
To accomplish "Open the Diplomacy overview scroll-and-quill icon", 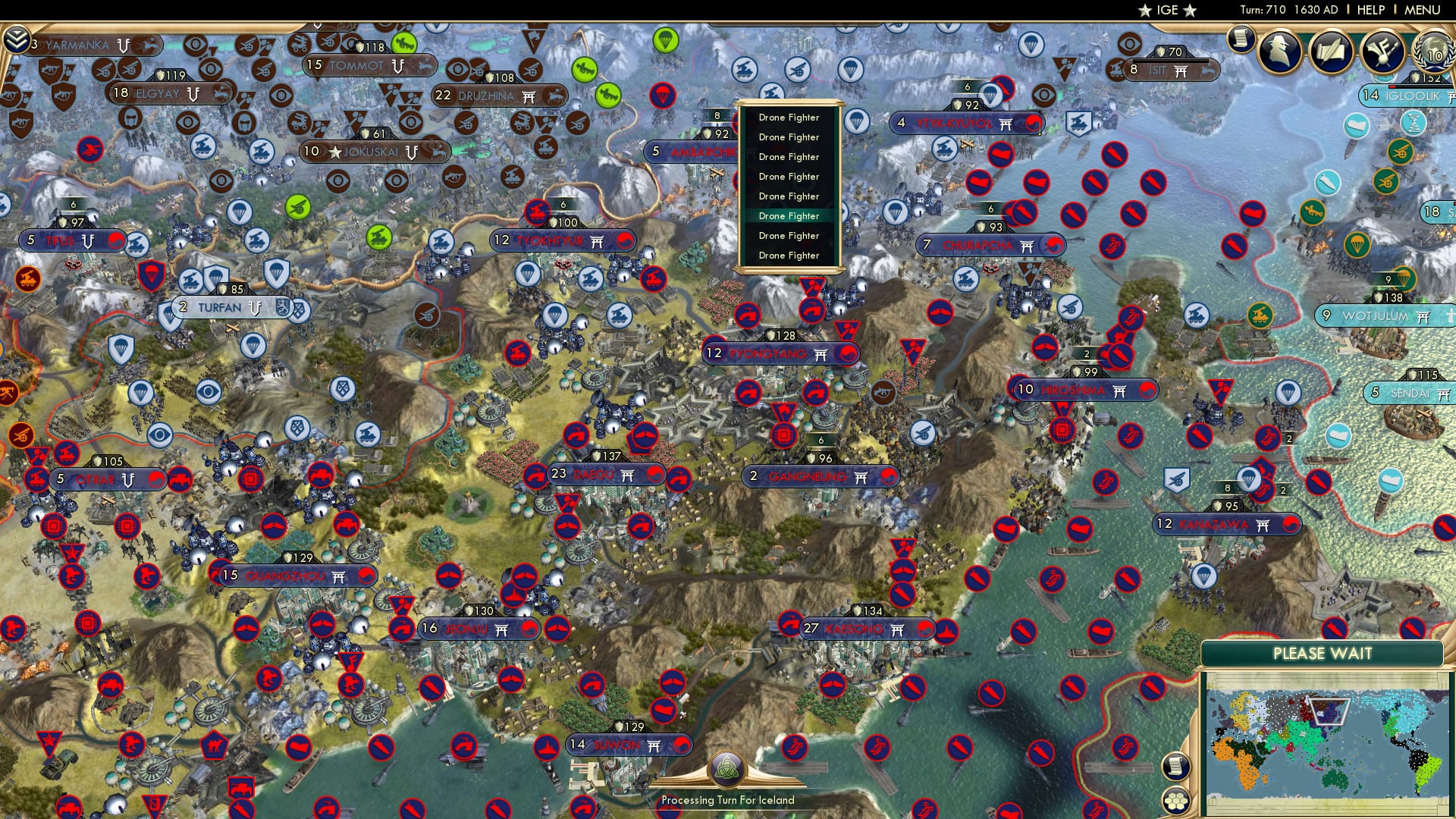I will coord(1329,51).
